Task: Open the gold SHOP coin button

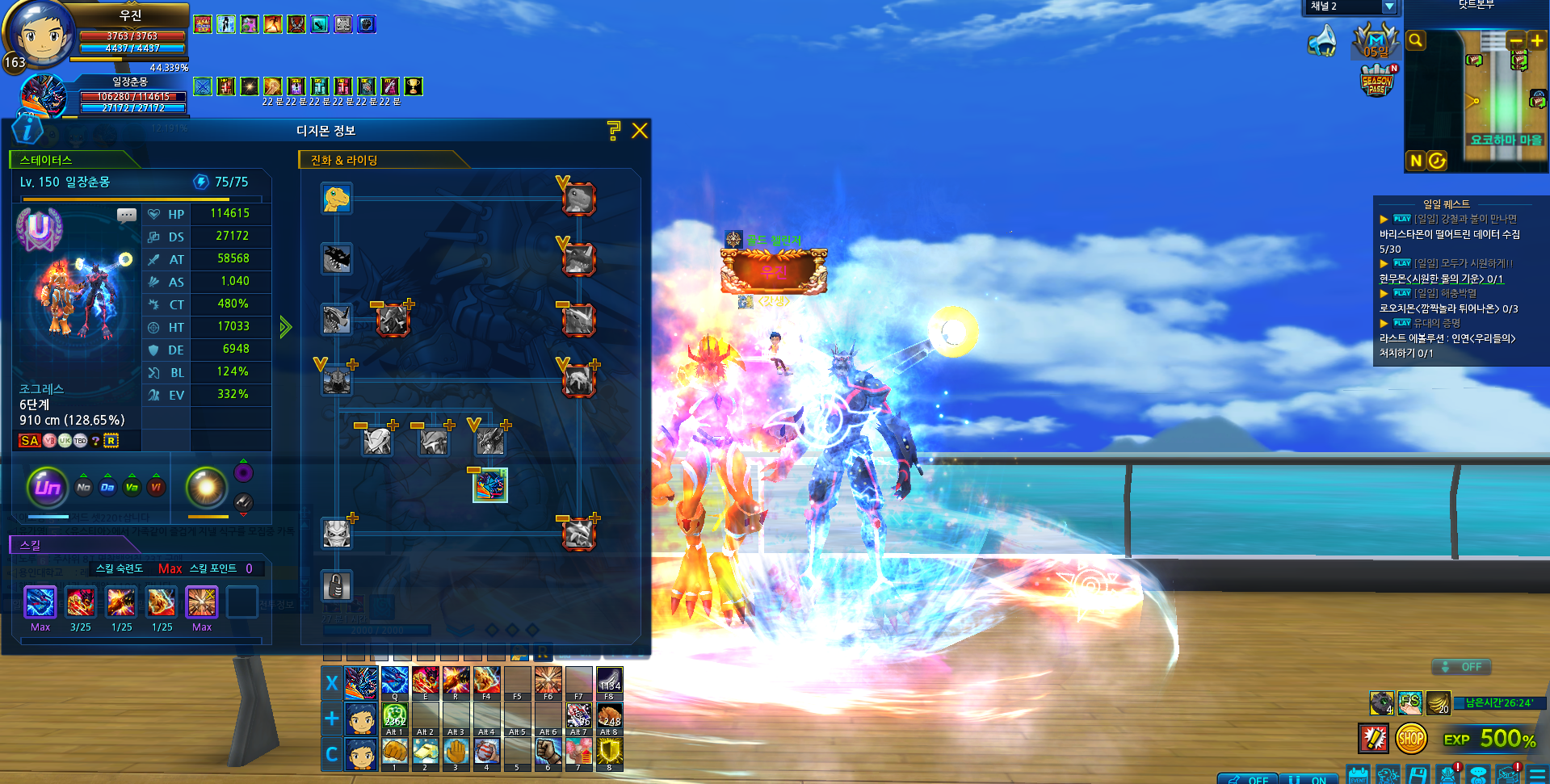Action: click(x=1411, y=738)
